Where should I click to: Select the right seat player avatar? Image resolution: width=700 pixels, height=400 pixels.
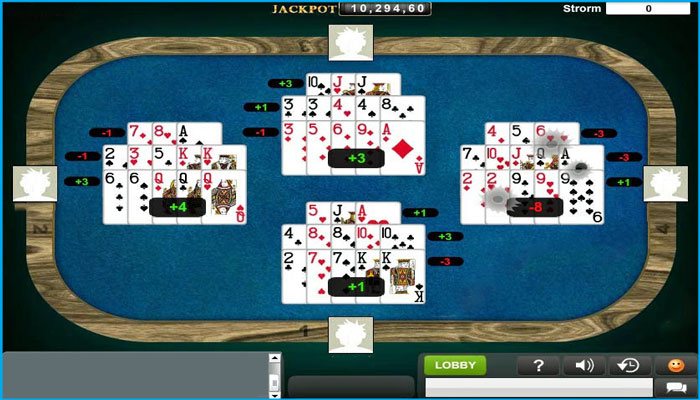665,184
